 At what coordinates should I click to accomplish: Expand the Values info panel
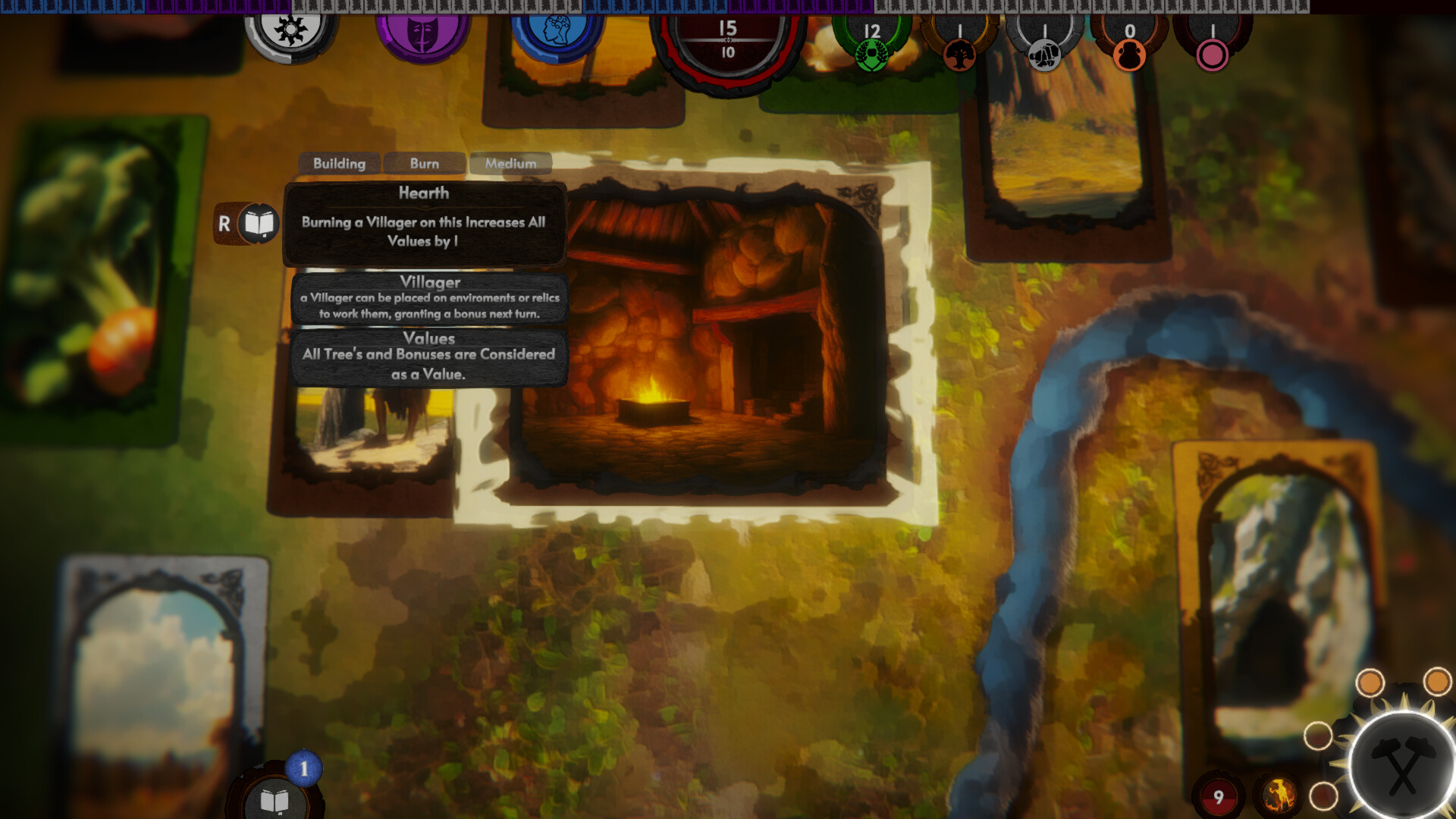click(x=429, y=356)
